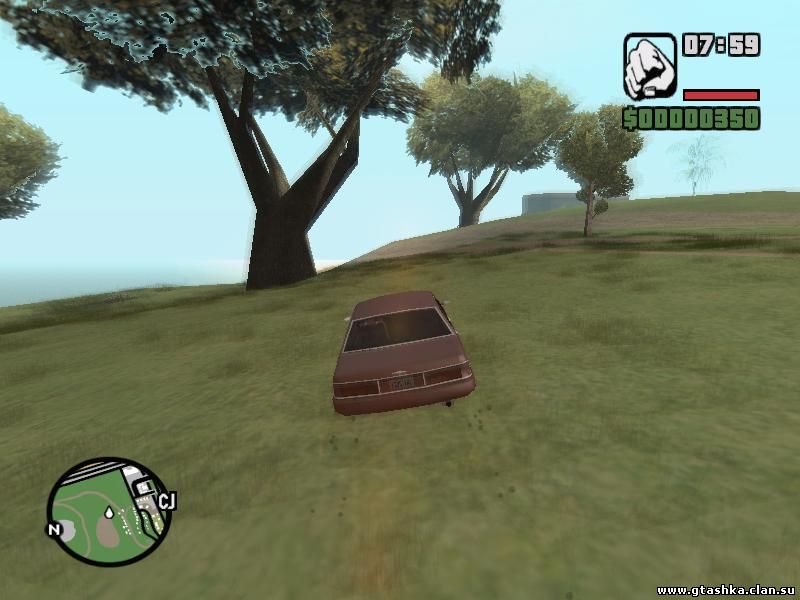Select the white player arrow on the radar
The width and height of the screenshot is (800, 600).
(x=107, y=513)
